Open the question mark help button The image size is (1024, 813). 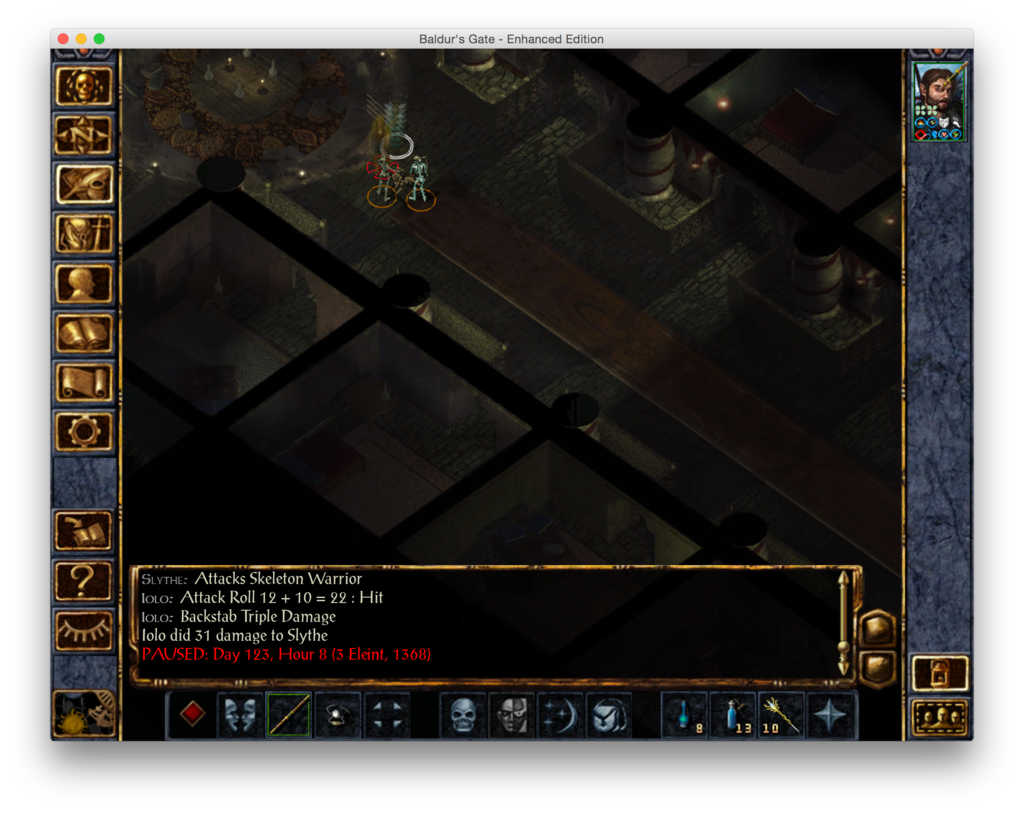83,579
